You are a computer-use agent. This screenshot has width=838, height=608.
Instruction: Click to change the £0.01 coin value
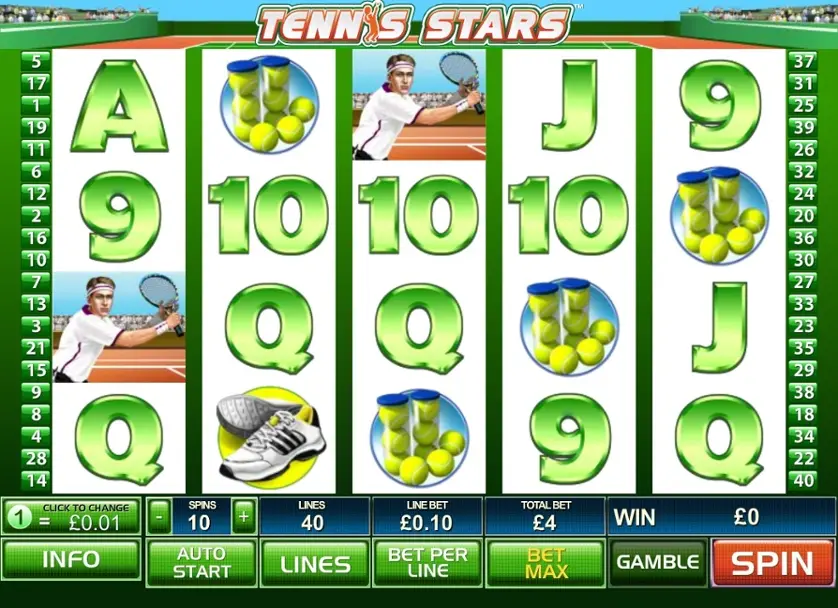click(x=70, y=517)
